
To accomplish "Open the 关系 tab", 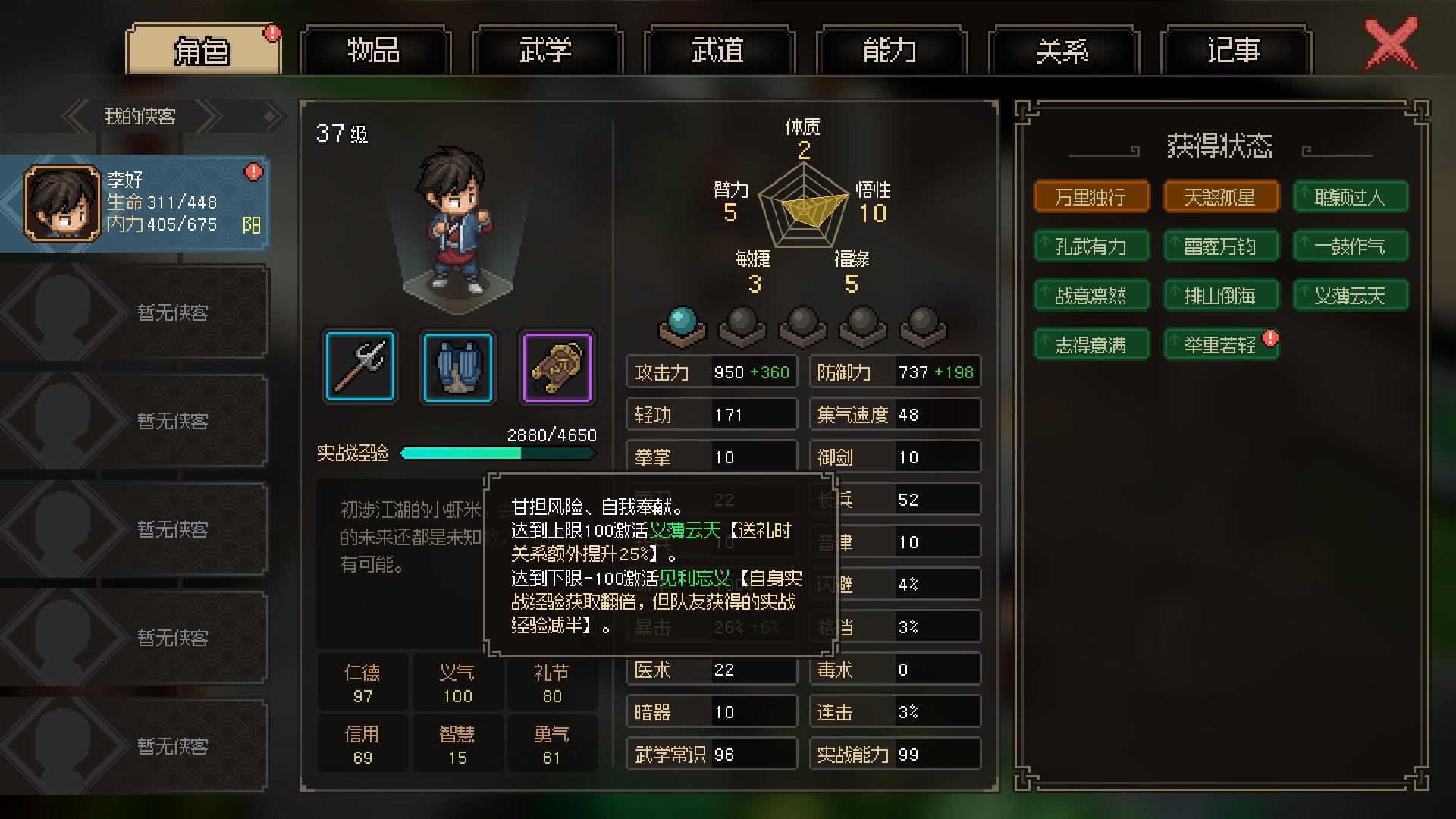I will click(1062, 51).
